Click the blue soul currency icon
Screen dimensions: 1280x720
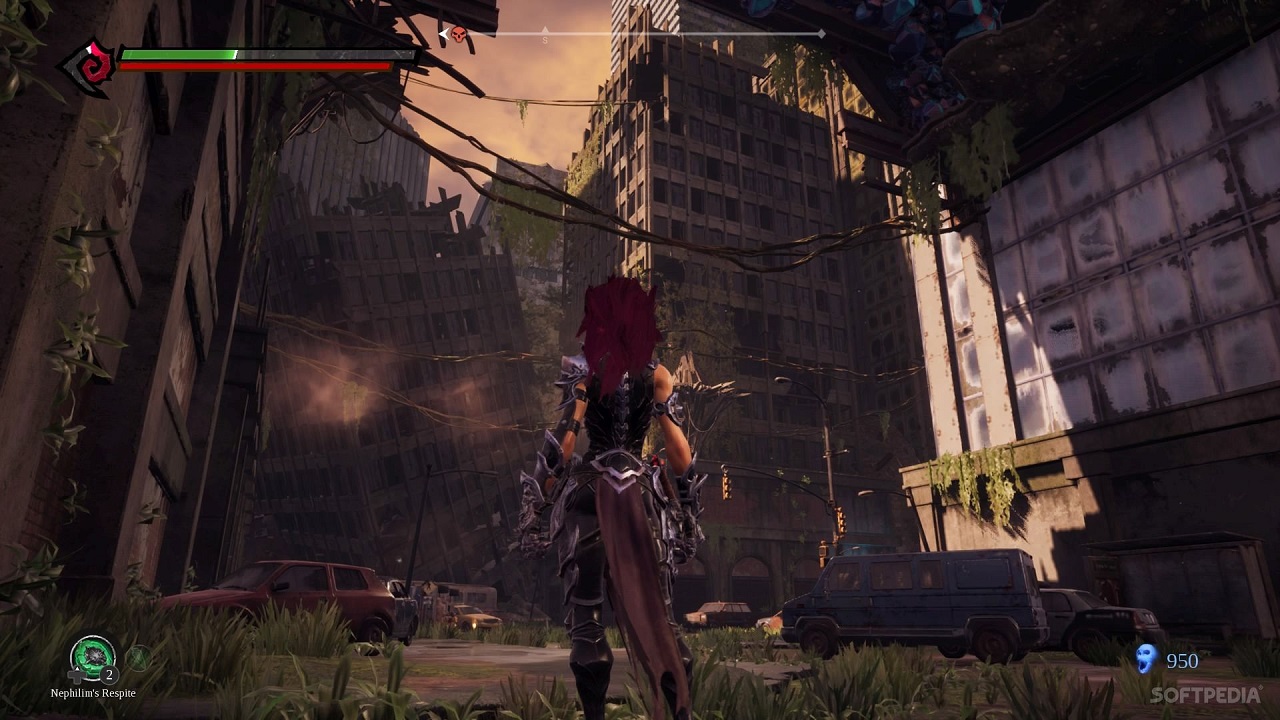pos(1146,659)
